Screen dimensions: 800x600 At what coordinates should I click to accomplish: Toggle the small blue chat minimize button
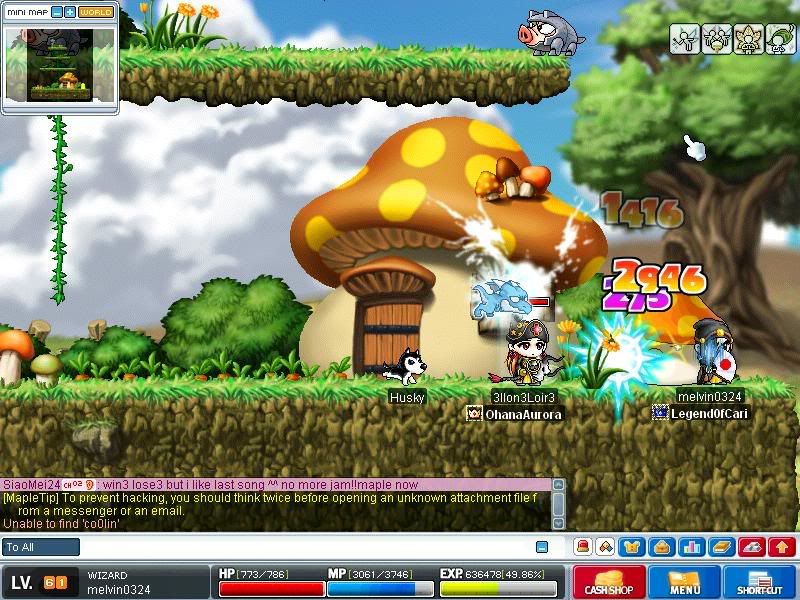click(542, 547)
